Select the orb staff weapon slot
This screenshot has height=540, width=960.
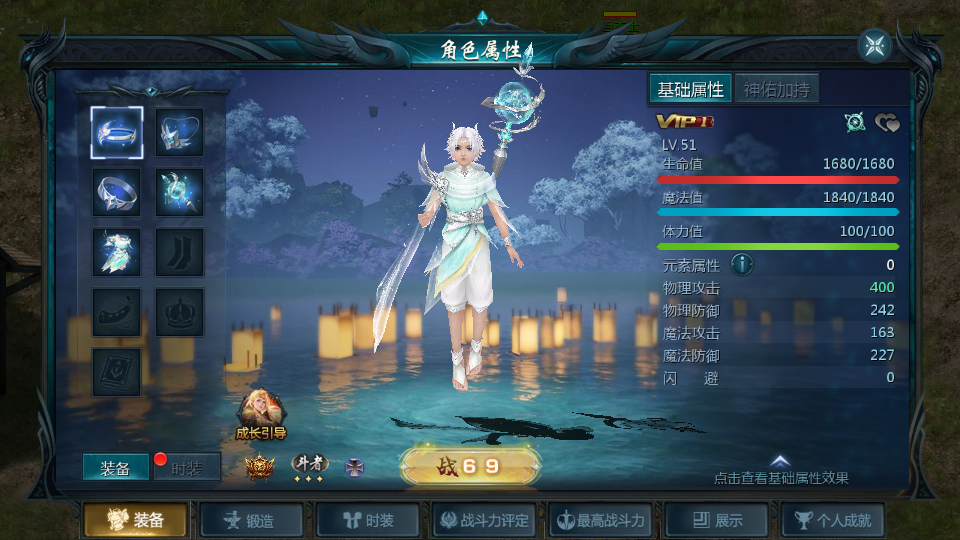pyautogui.click(x=180, y=192)
